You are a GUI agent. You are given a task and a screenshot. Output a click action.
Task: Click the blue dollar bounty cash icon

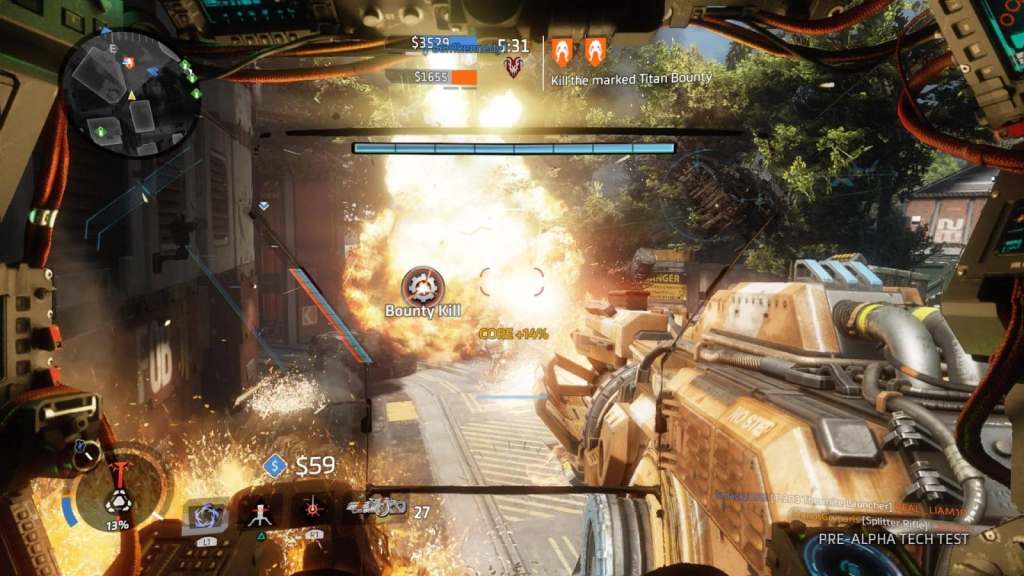pos(275,466)
